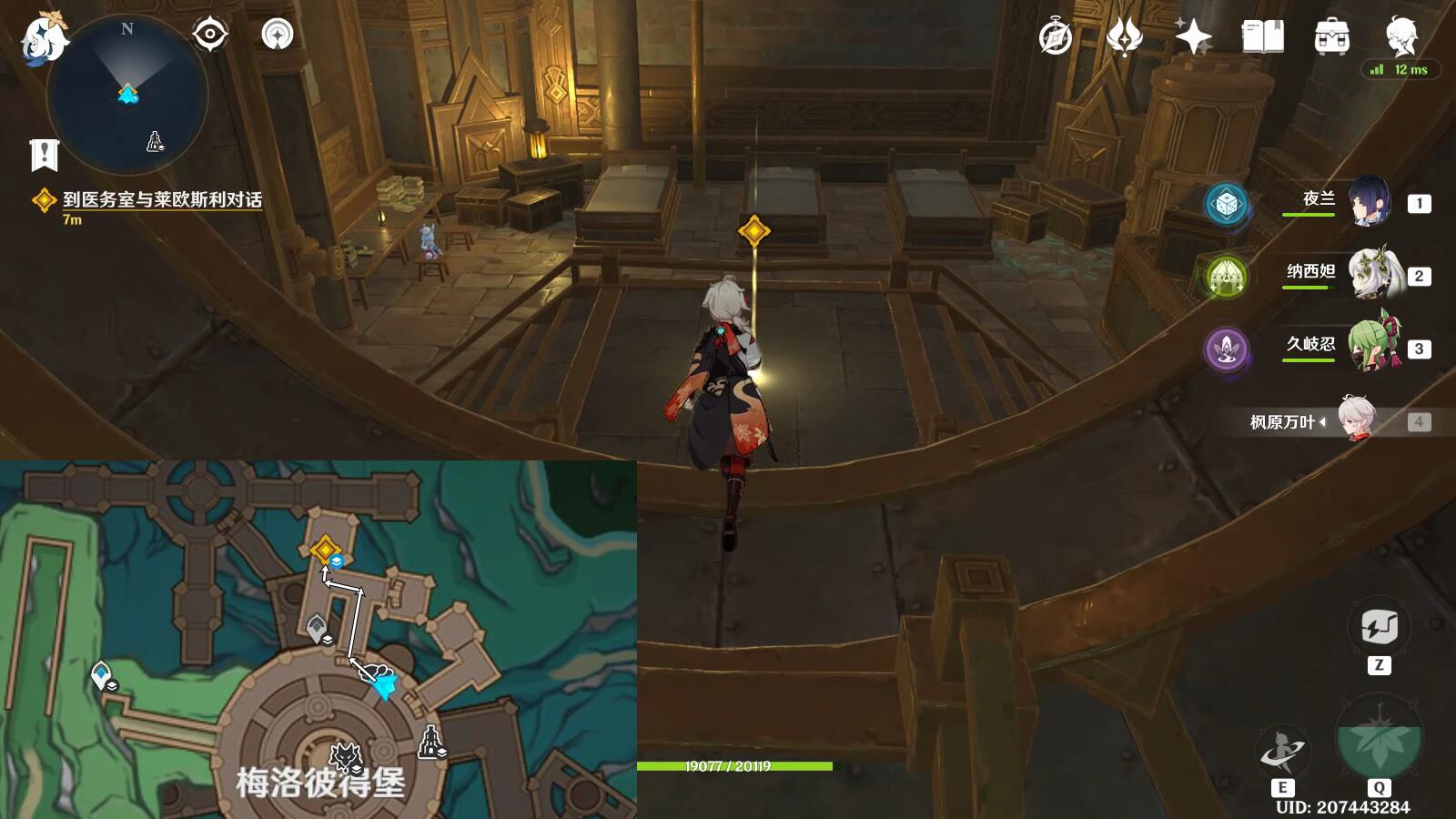
Task: Click the eye vision icon beside the minimap
Action: [210, 35]
